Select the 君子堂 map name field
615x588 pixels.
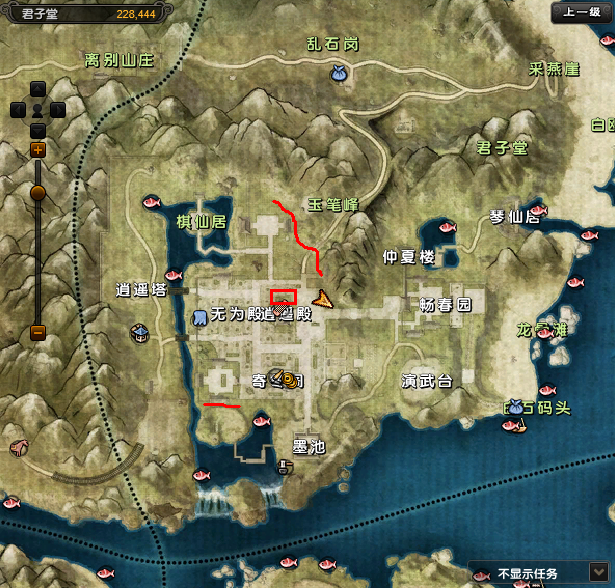(x=40, y=12)
